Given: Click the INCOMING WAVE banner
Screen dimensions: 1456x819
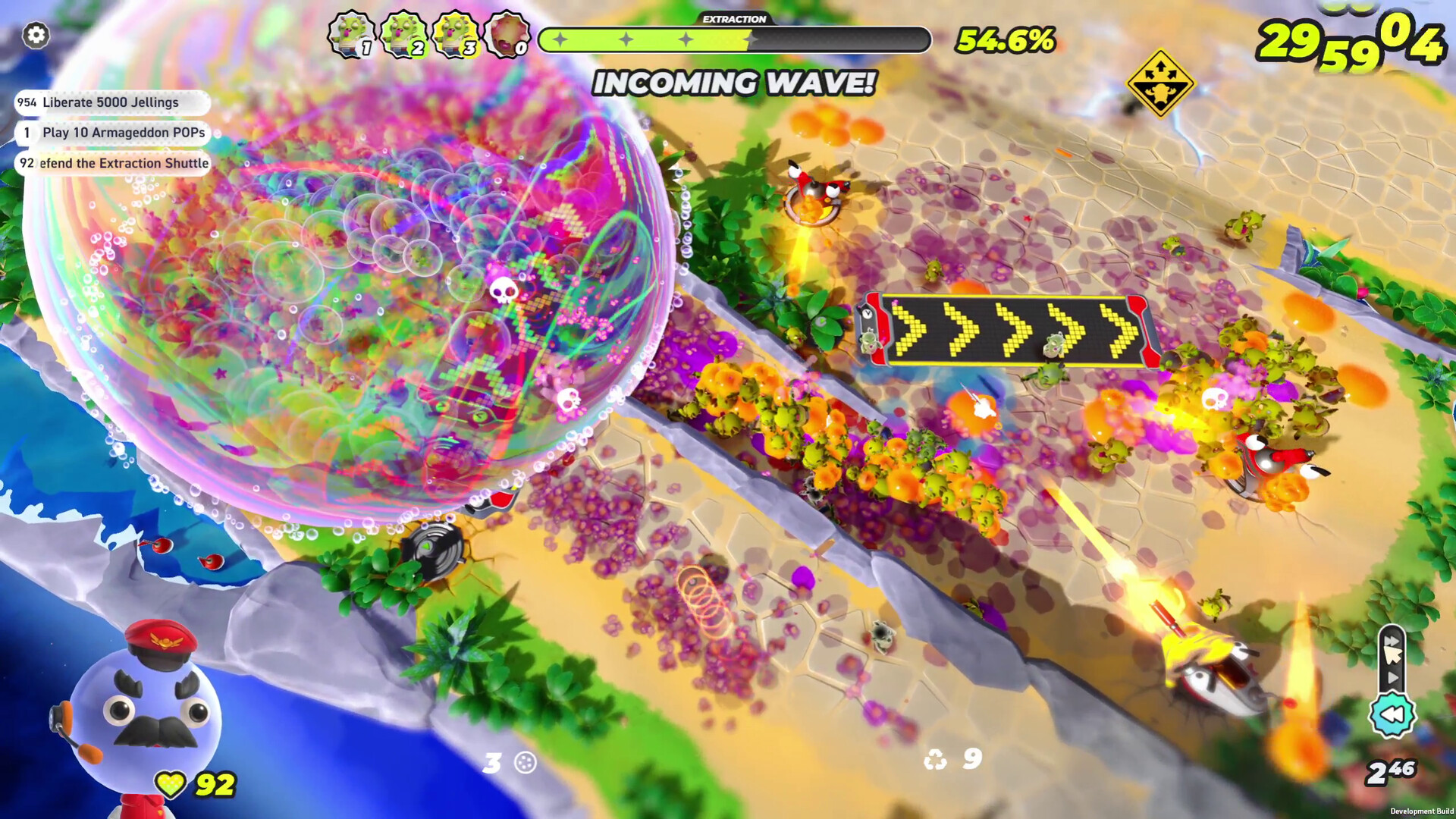Looking at the screenshot, I should click(x=734, y=83).
